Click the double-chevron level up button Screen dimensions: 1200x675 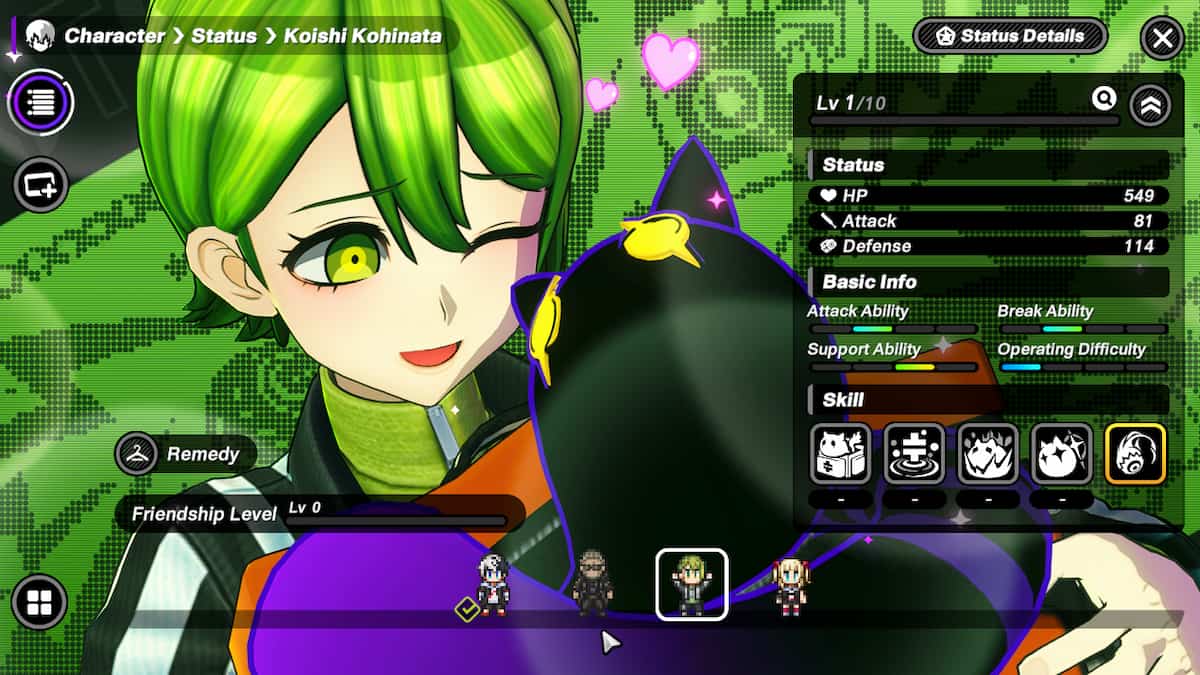[x=1150, y=105]
